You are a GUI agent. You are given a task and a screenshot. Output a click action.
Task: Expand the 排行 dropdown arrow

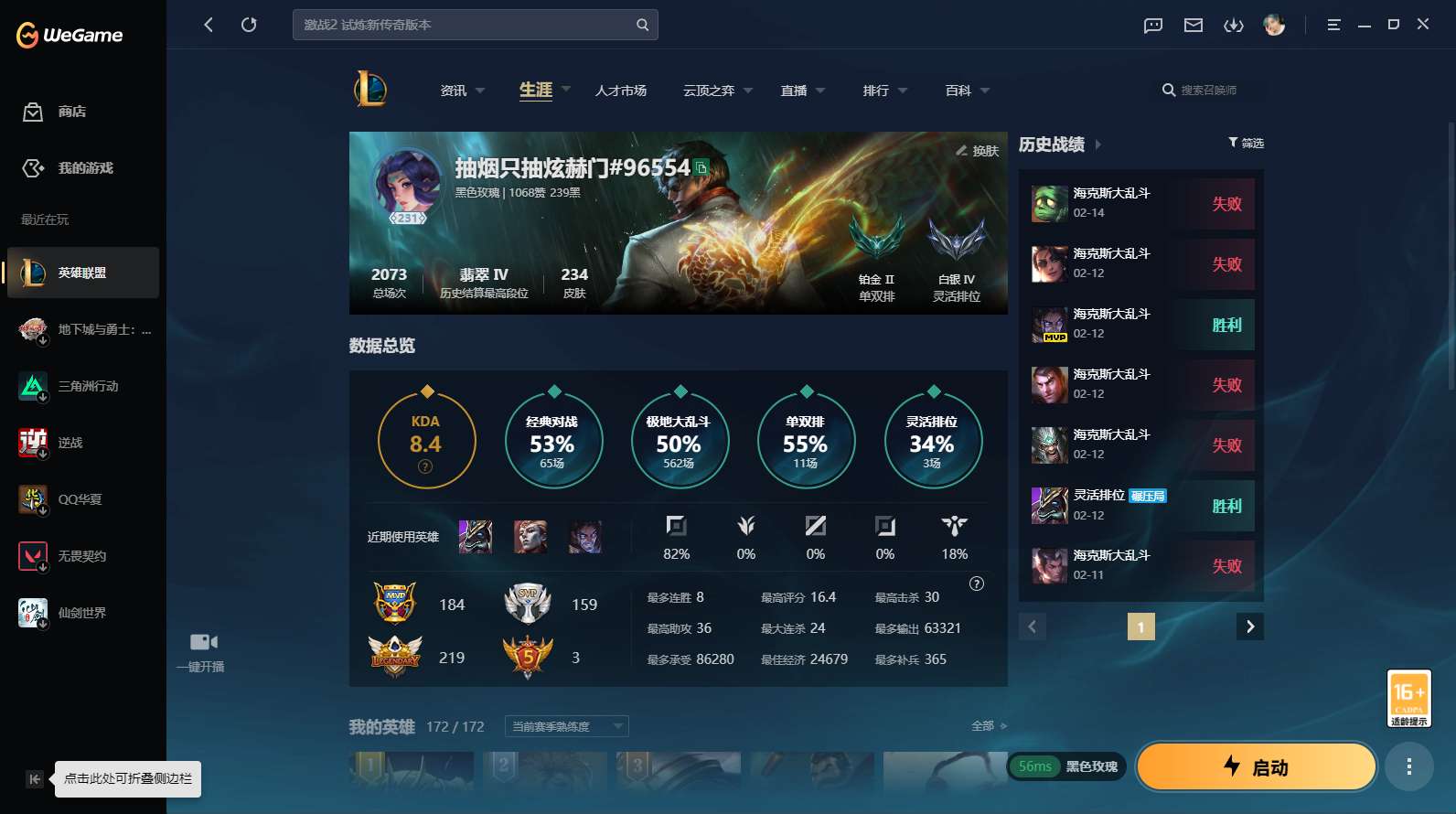[x=904, y=91]
